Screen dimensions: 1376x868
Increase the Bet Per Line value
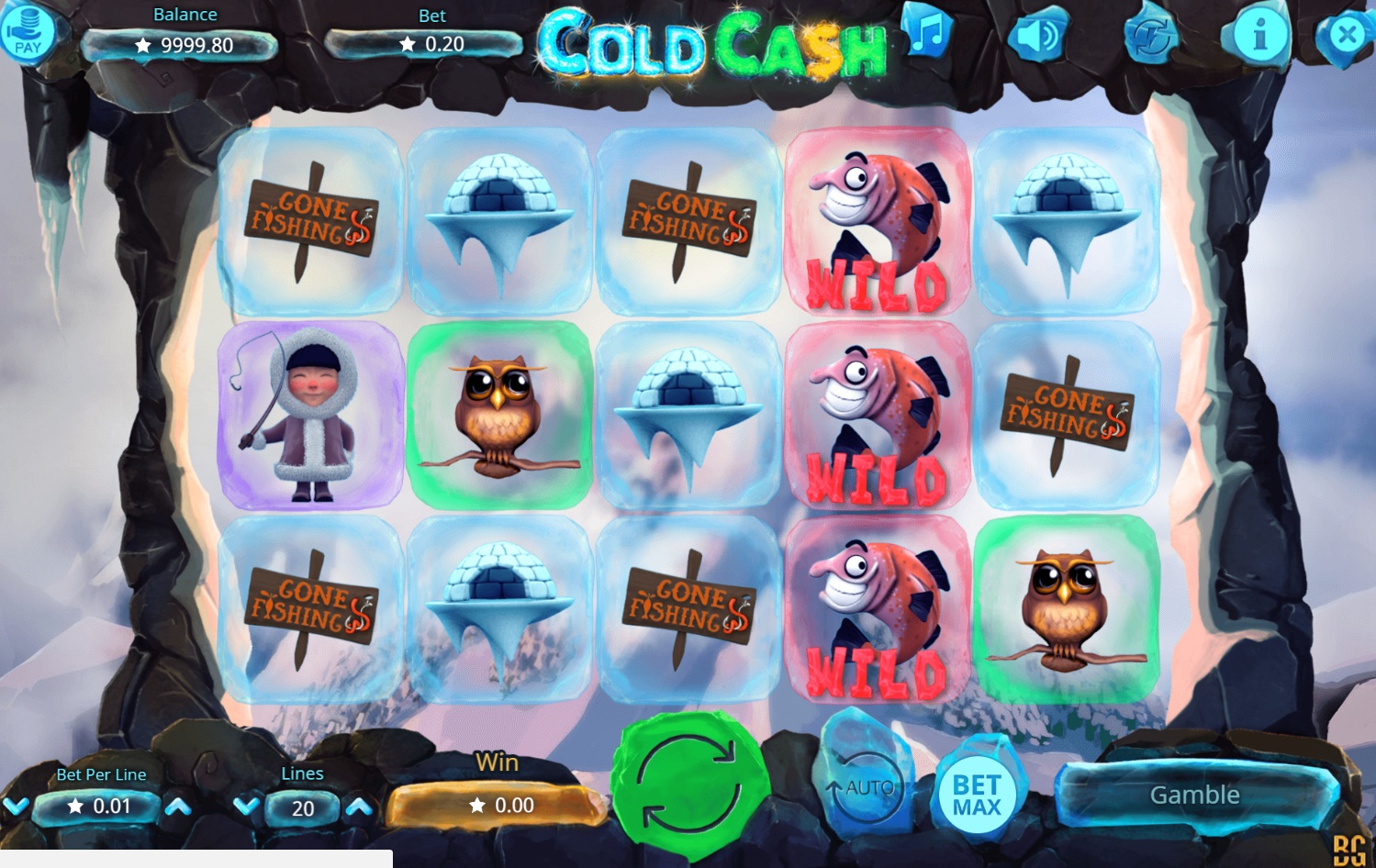click(x=178, y=807)
